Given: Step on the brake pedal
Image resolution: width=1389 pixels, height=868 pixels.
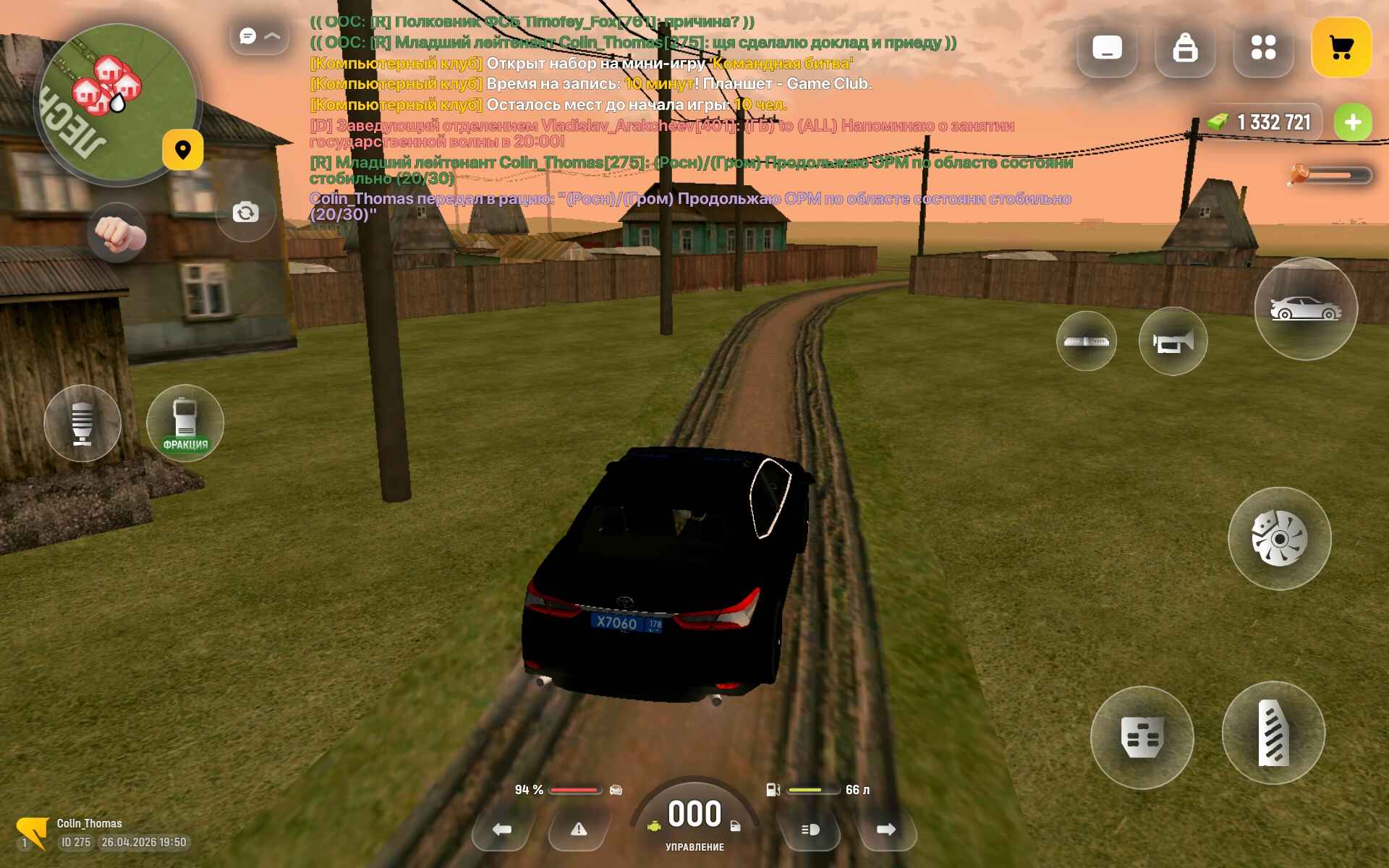Looking at the screenshot, I should tap(1142, 737).
